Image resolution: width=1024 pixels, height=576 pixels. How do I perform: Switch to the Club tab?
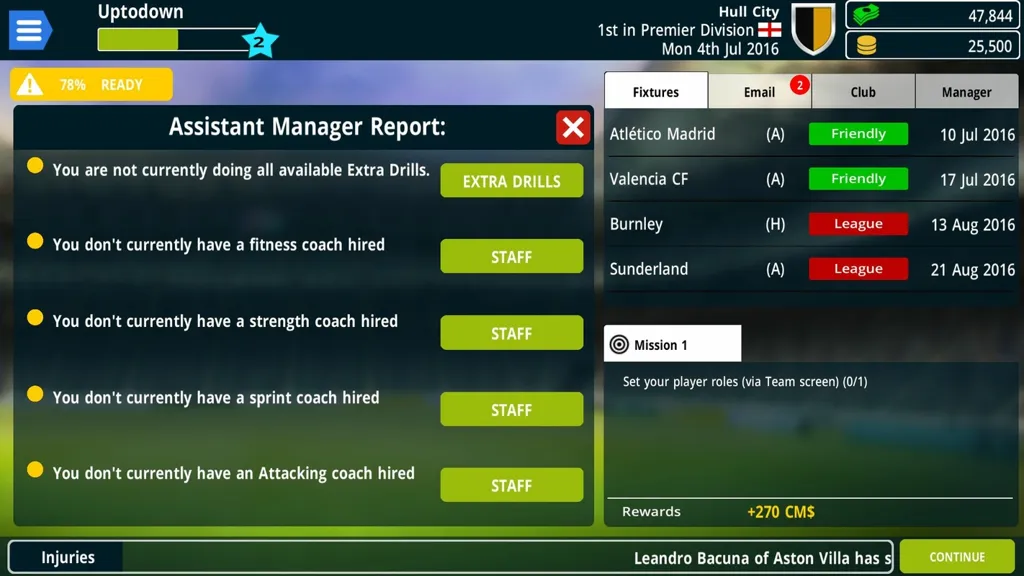tap(863, 92)
